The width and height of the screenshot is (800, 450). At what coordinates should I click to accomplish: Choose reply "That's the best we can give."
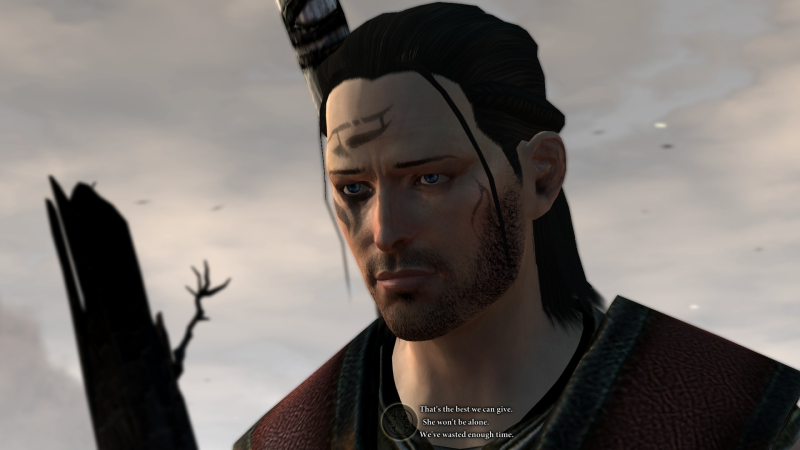(464, 410)
